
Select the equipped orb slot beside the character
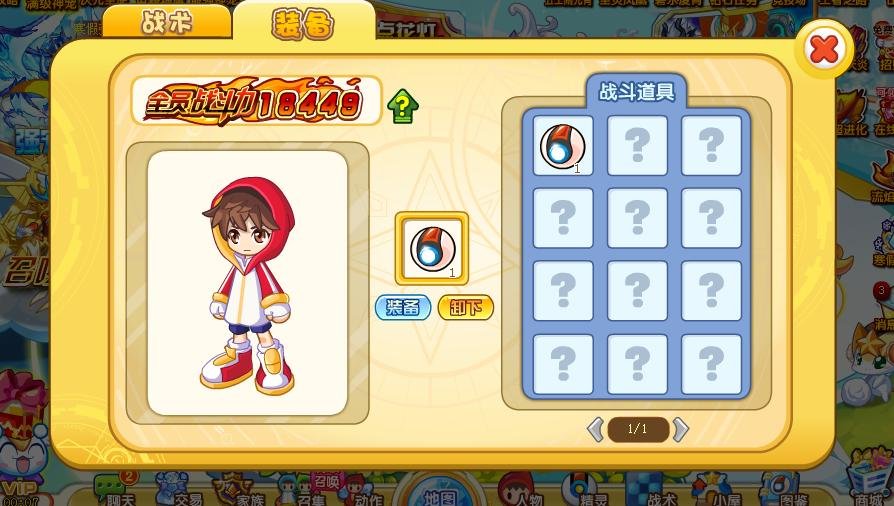tap(432, 248)
